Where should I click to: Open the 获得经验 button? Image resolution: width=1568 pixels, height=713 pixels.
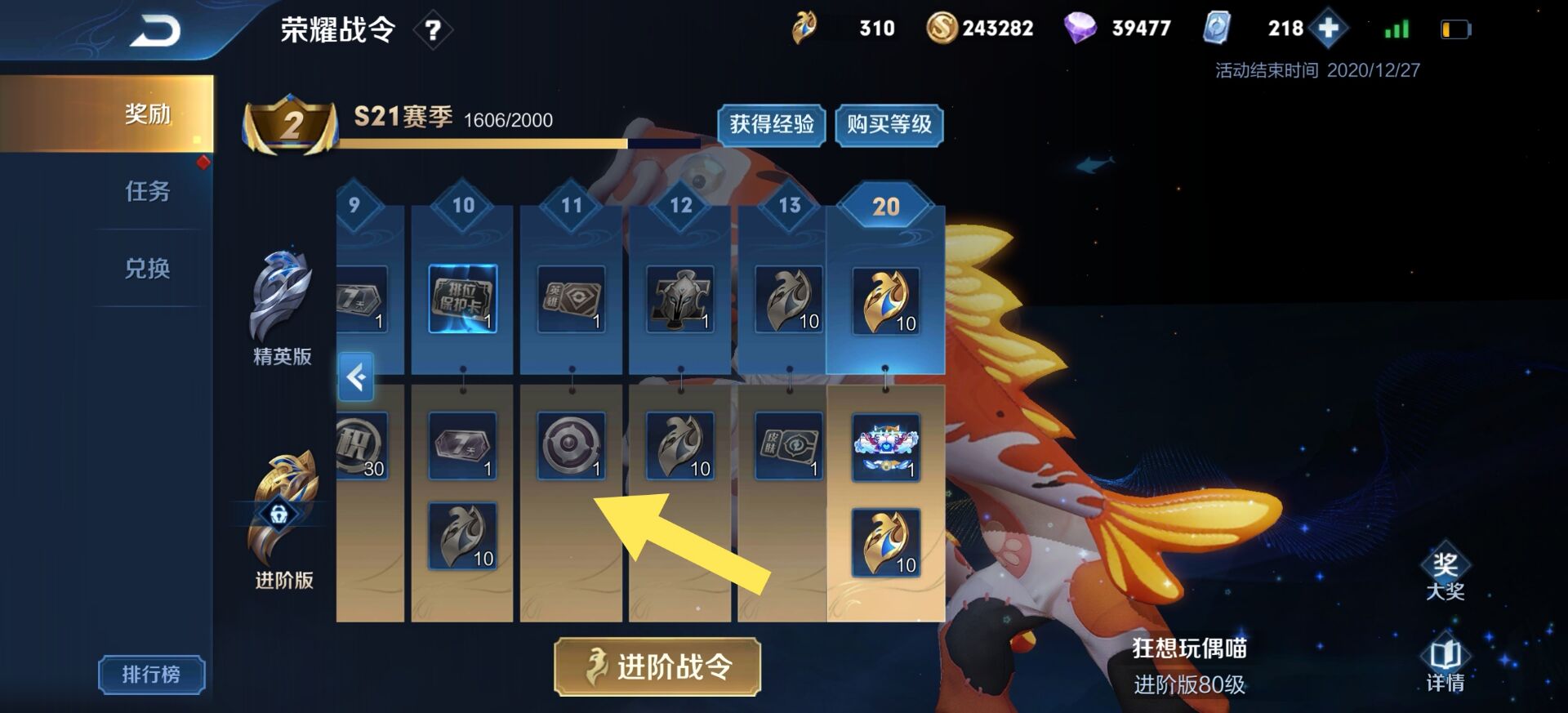[771, 127]
